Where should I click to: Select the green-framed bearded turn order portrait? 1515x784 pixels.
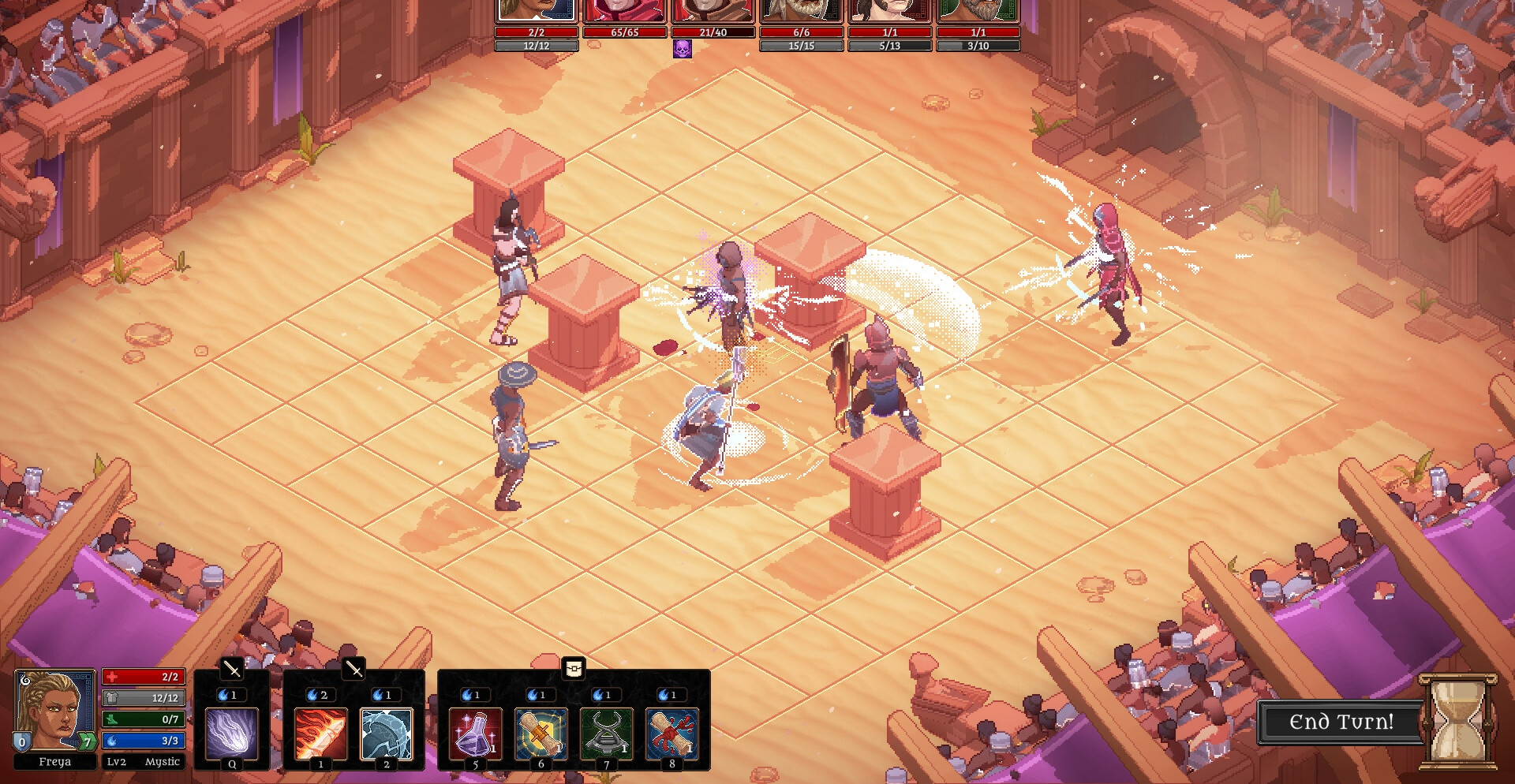tap(978, 10)
